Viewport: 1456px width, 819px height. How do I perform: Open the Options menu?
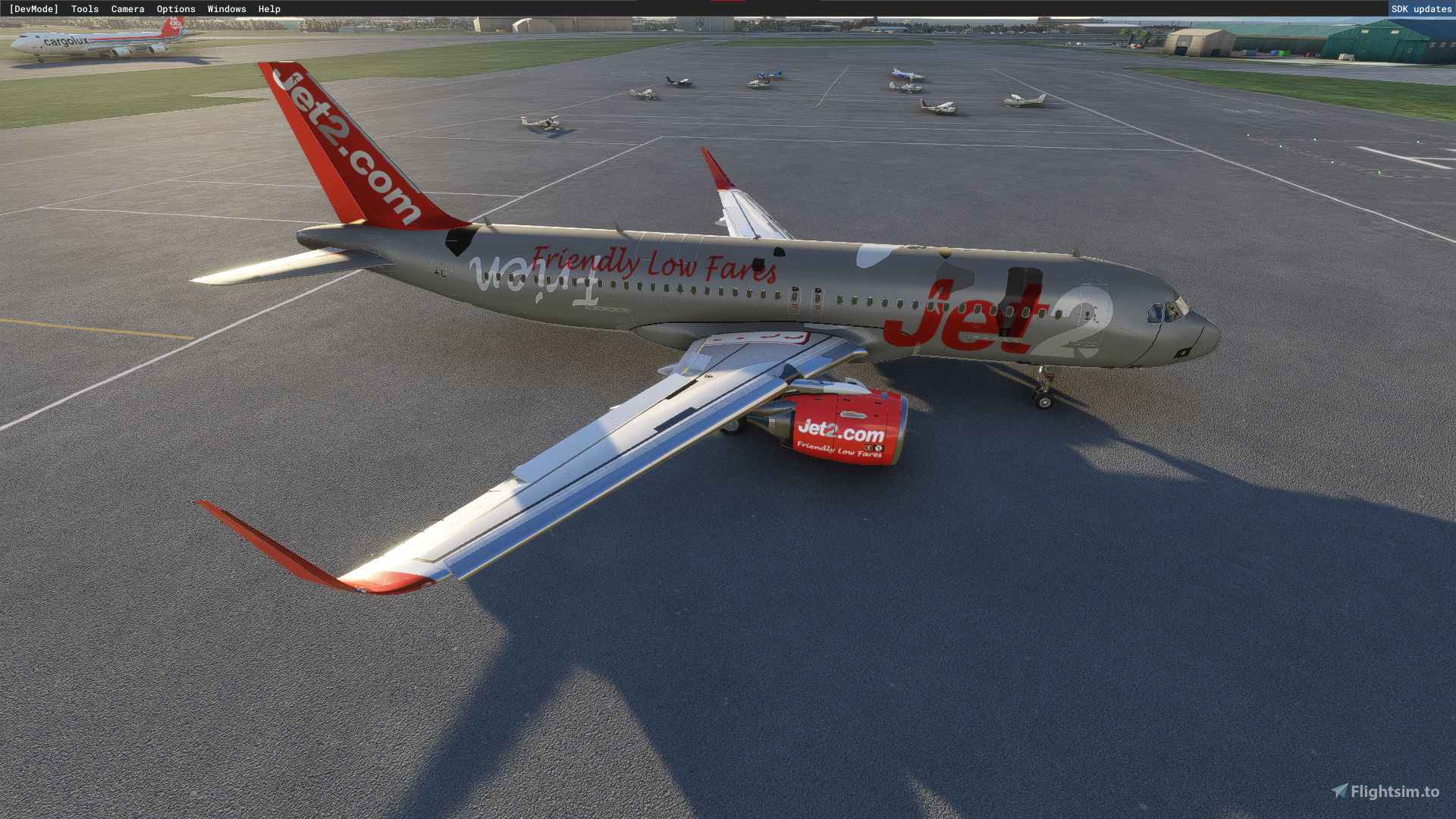(x=175, y=8)
